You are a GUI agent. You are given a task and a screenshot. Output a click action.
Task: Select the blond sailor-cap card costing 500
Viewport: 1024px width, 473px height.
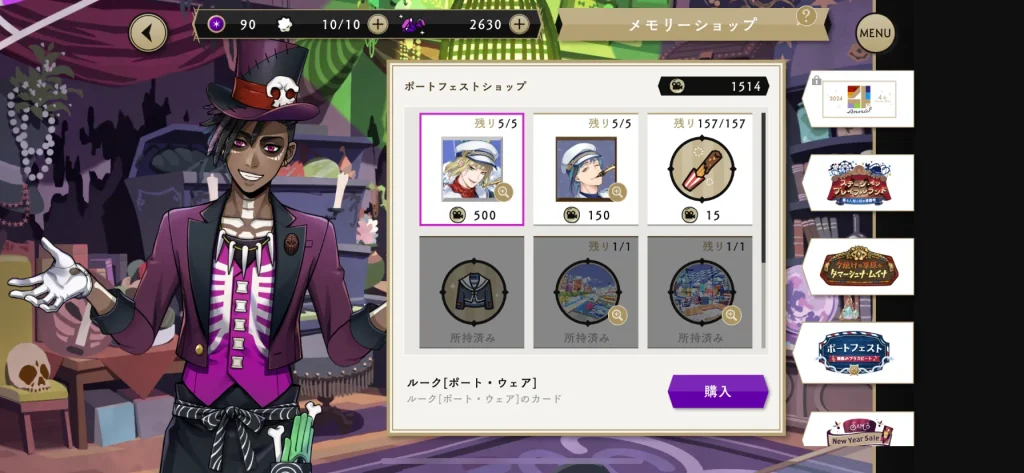[x=471, y=168]
